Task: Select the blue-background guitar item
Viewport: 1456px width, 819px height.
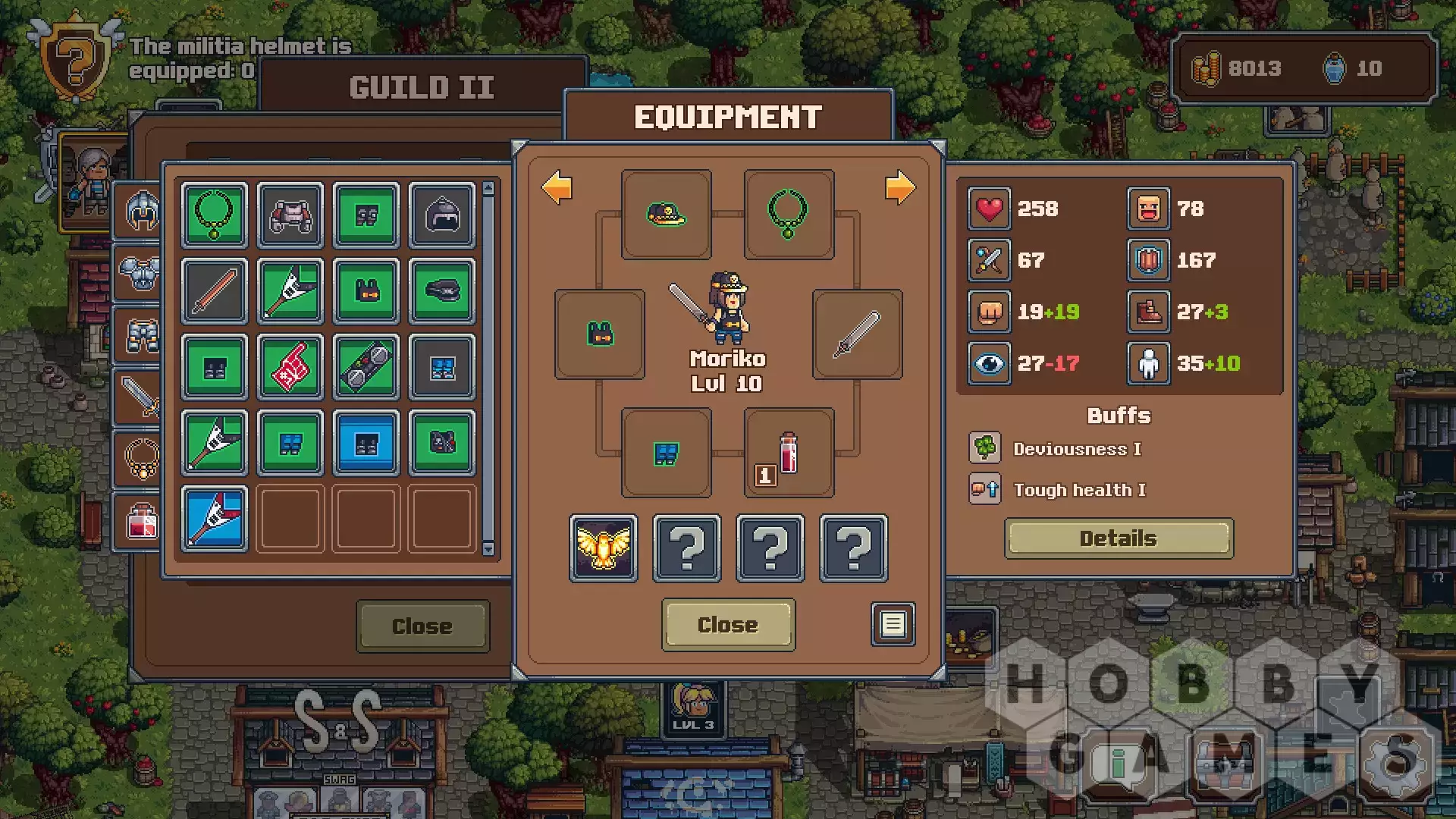Action: pos(215,519)
